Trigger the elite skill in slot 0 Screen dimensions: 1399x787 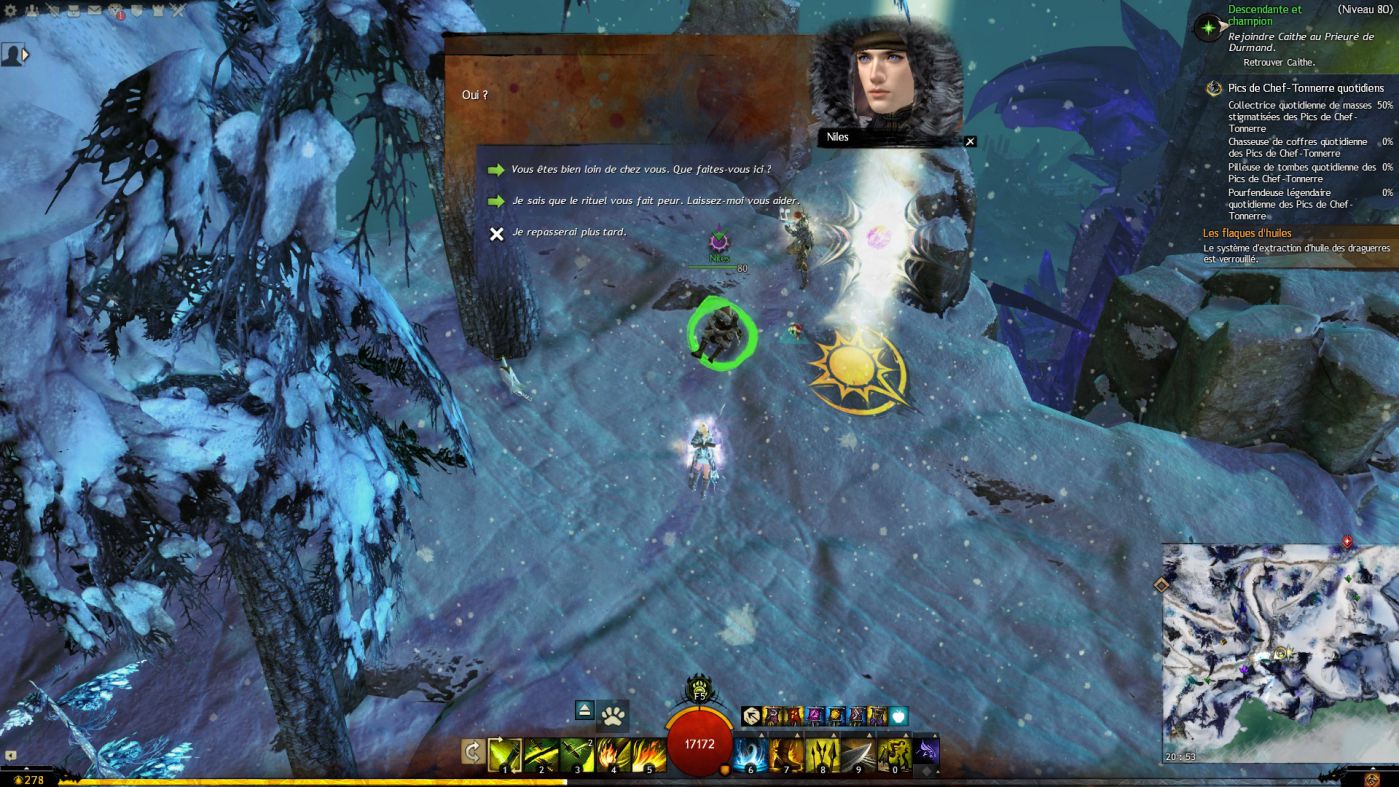click(895, 754)
